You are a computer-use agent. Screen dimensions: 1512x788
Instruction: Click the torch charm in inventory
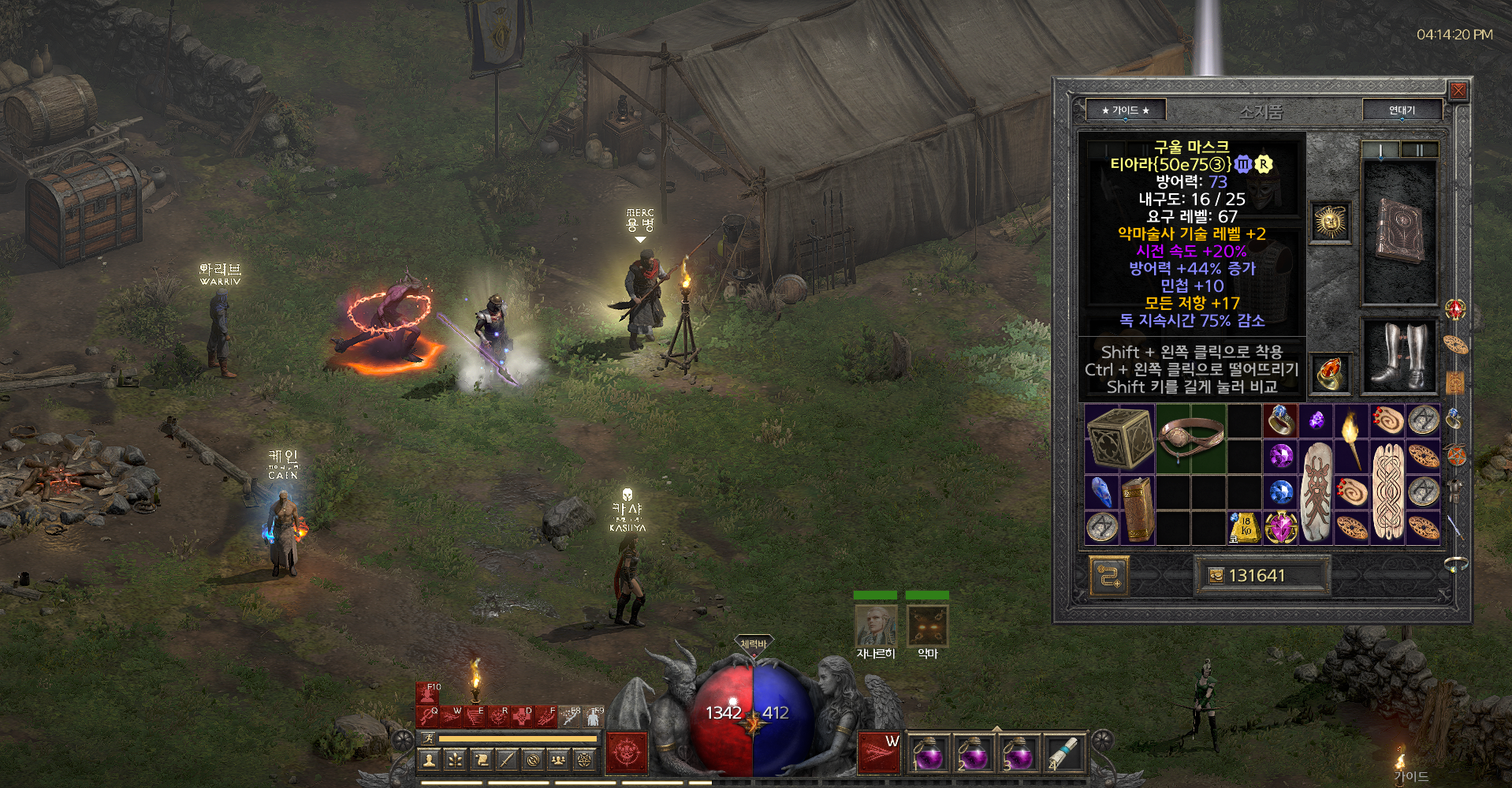tap(1351, 439)
